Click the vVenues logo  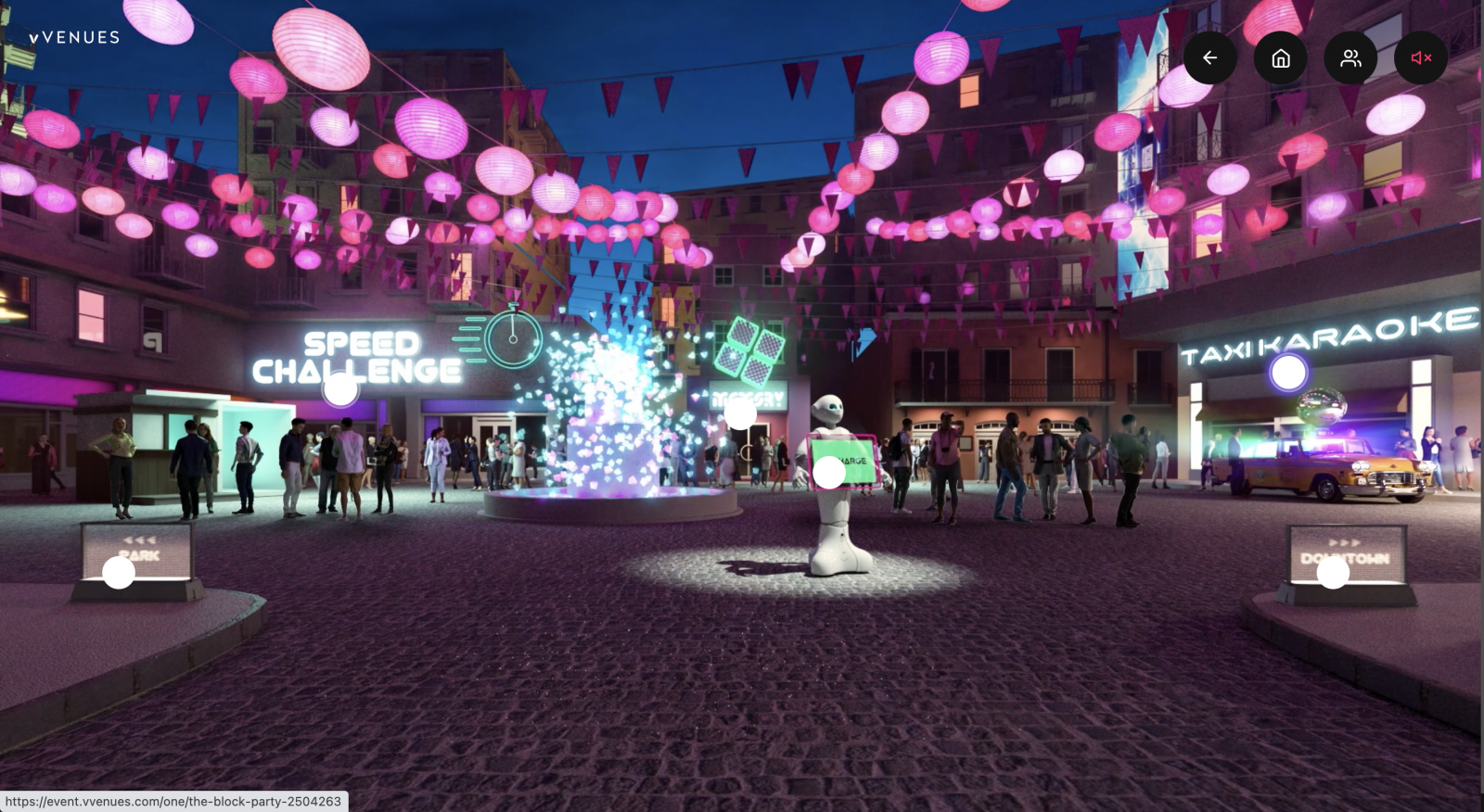[x=74, y=38]
